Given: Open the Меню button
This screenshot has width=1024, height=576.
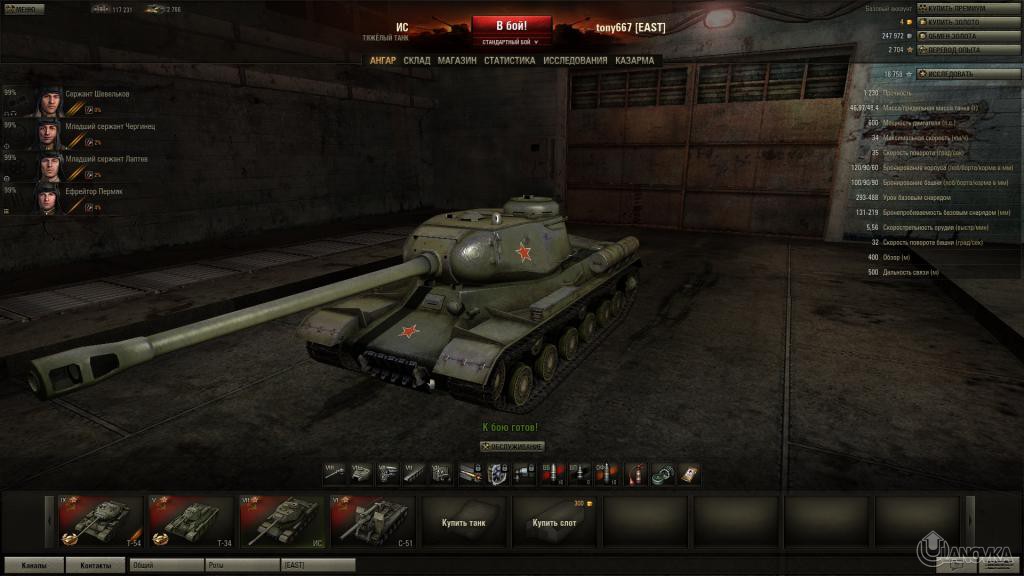Looking at the screenshot, I should (x=23, y=9).
